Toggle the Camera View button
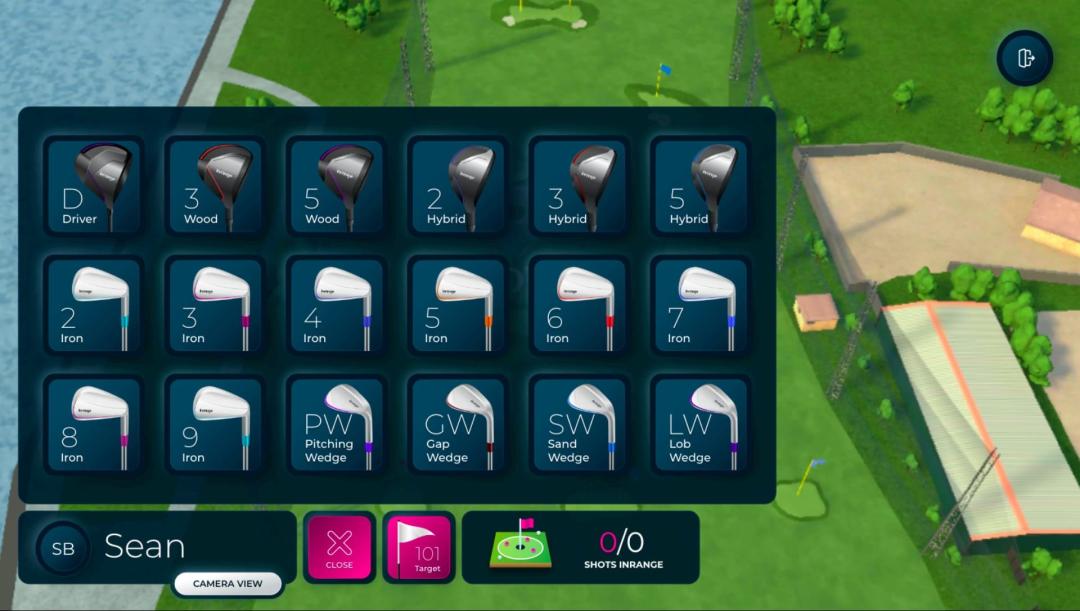1080x611 pixels. click(x=228, y=583)
